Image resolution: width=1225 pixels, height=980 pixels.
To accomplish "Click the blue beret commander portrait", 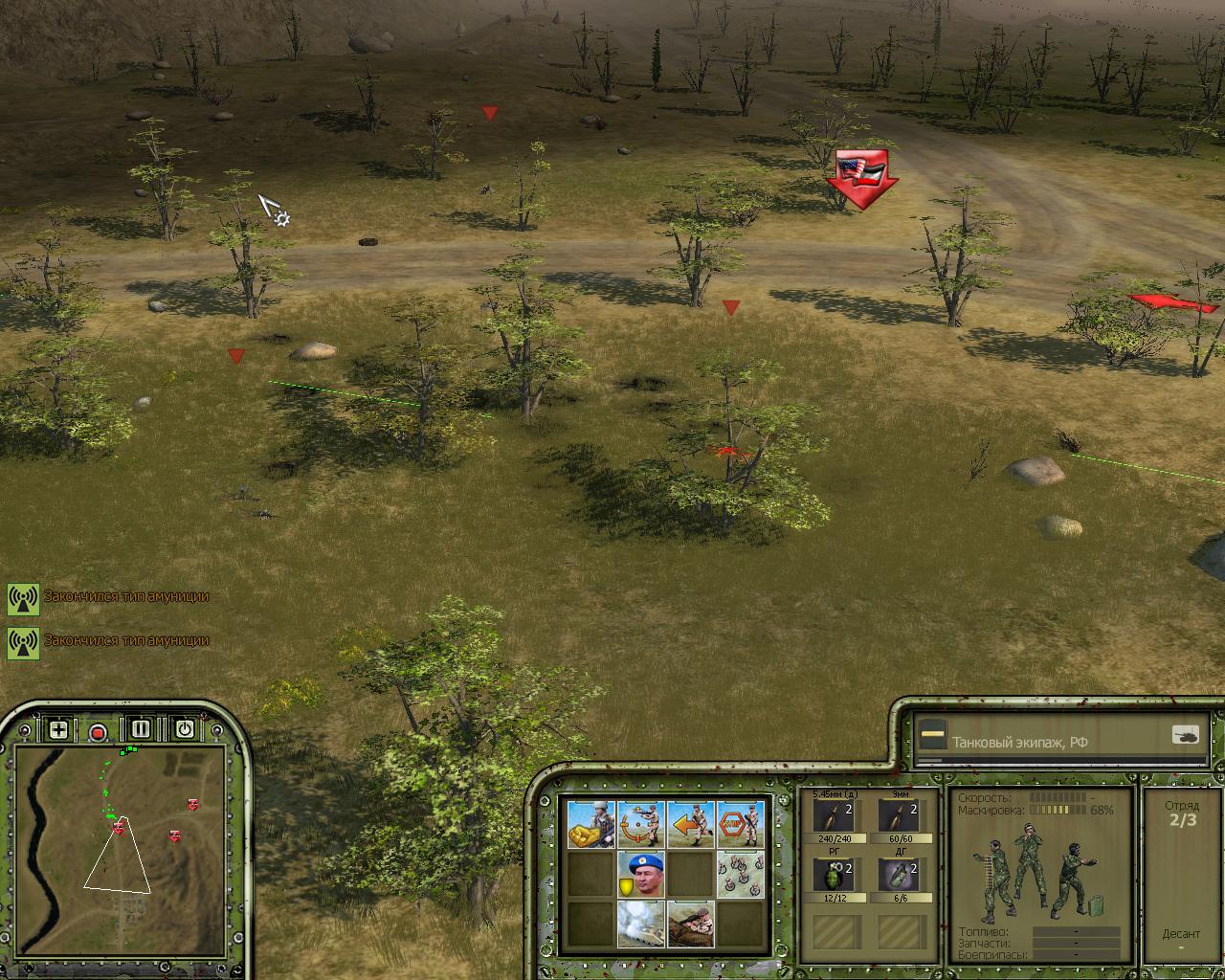I will click(641, 874).
